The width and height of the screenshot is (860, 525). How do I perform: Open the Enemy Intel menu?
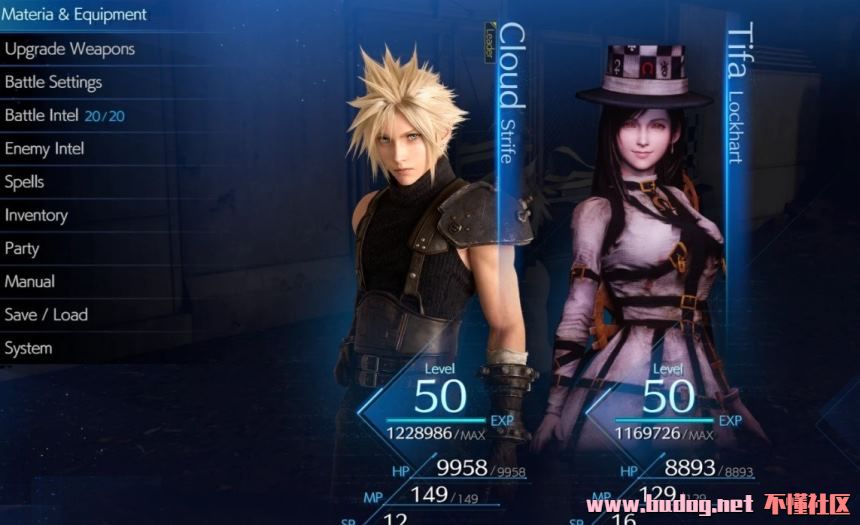point(45,149)
